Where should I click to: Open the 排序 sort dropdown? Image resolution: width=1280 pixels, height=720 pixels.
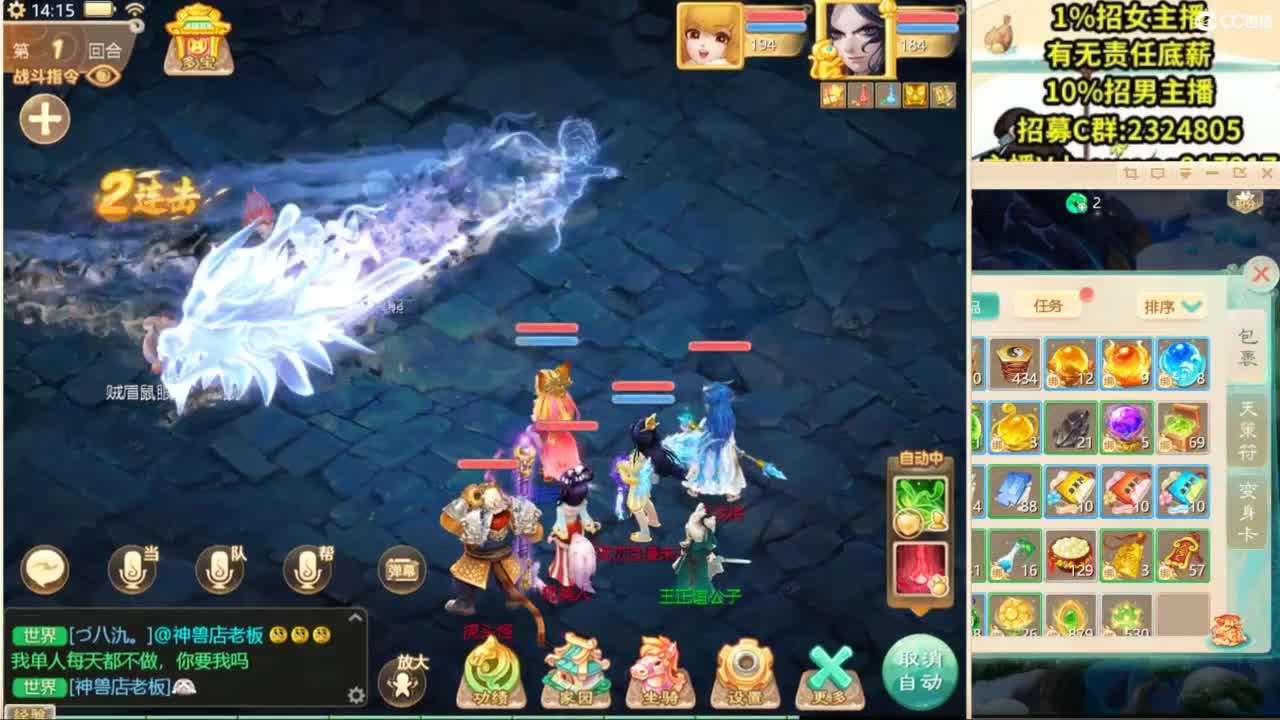tap(1171, 305)
